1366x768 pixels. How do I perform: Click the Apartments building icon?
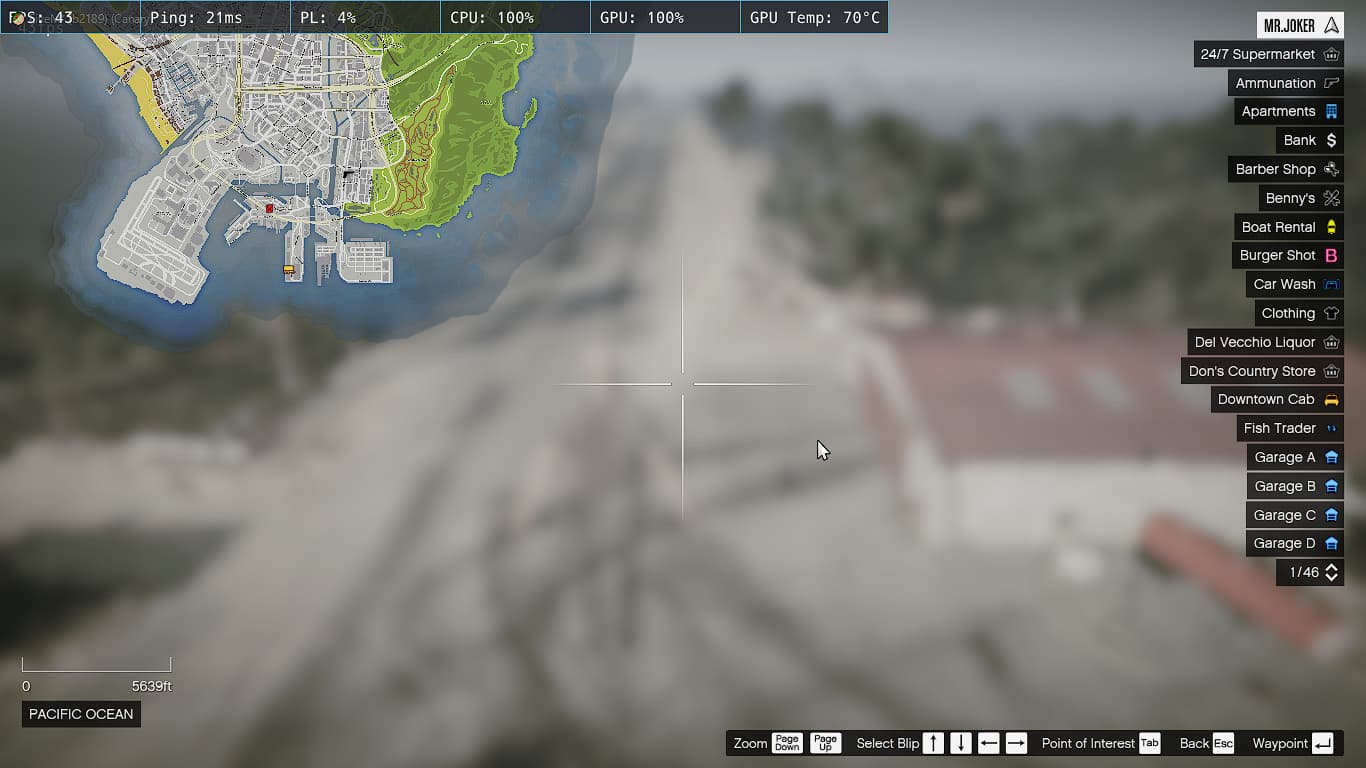[1330, 111]
